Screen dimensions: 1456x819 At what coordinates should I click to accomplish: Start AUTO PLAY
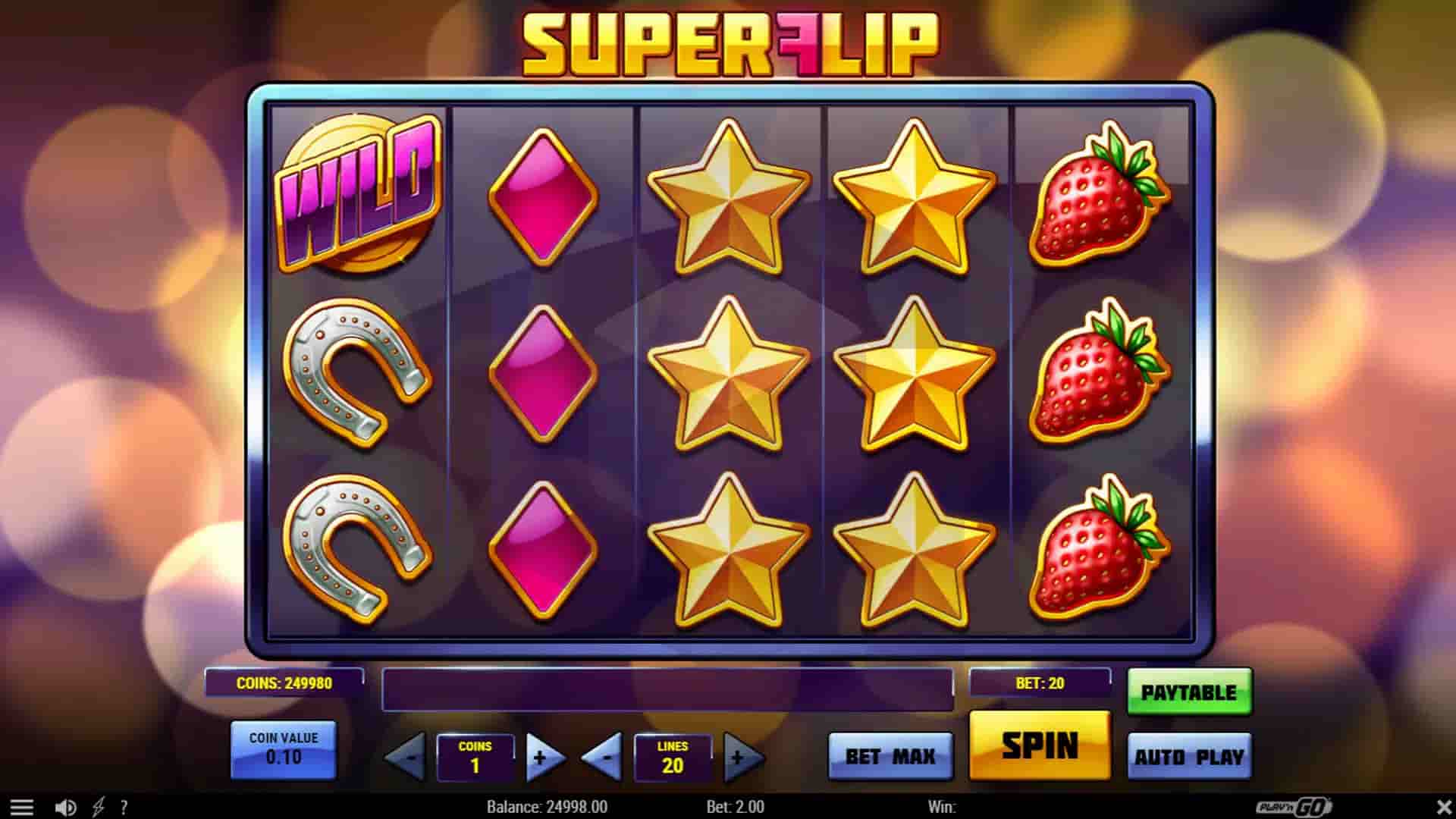(x=1189, y=756)
